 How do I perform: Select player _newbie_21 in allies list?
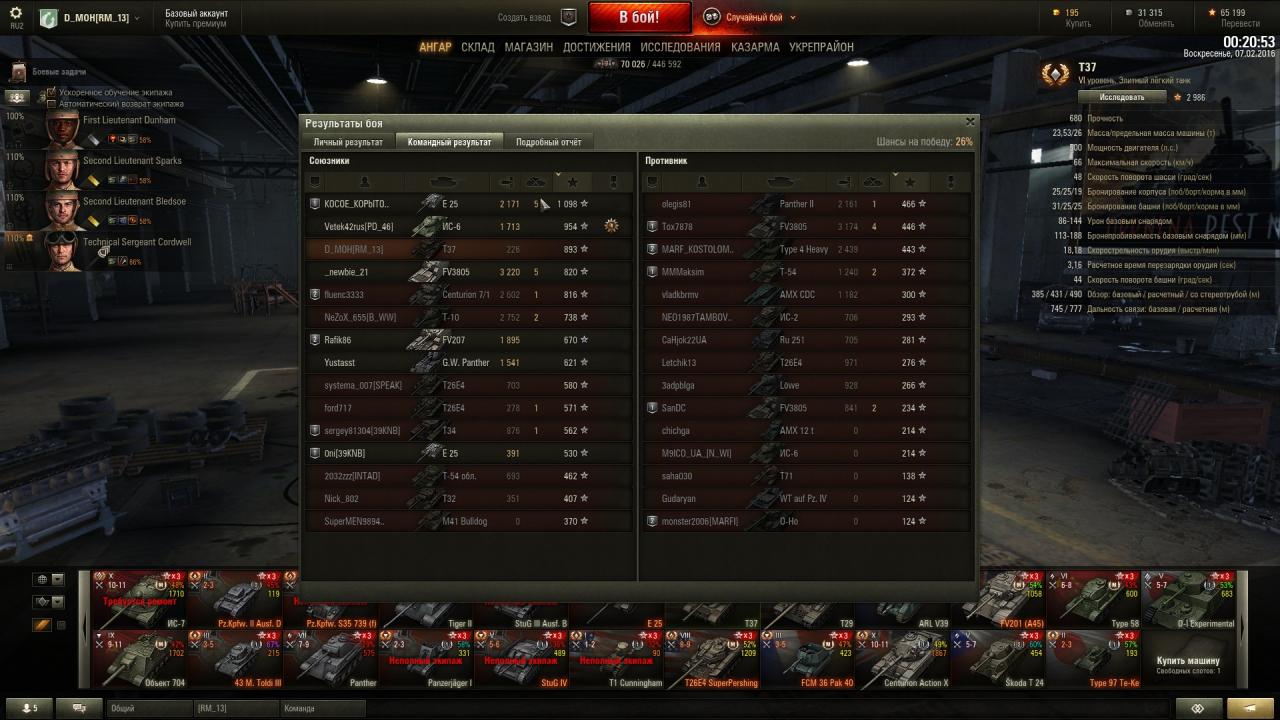(x=347, y=272)
